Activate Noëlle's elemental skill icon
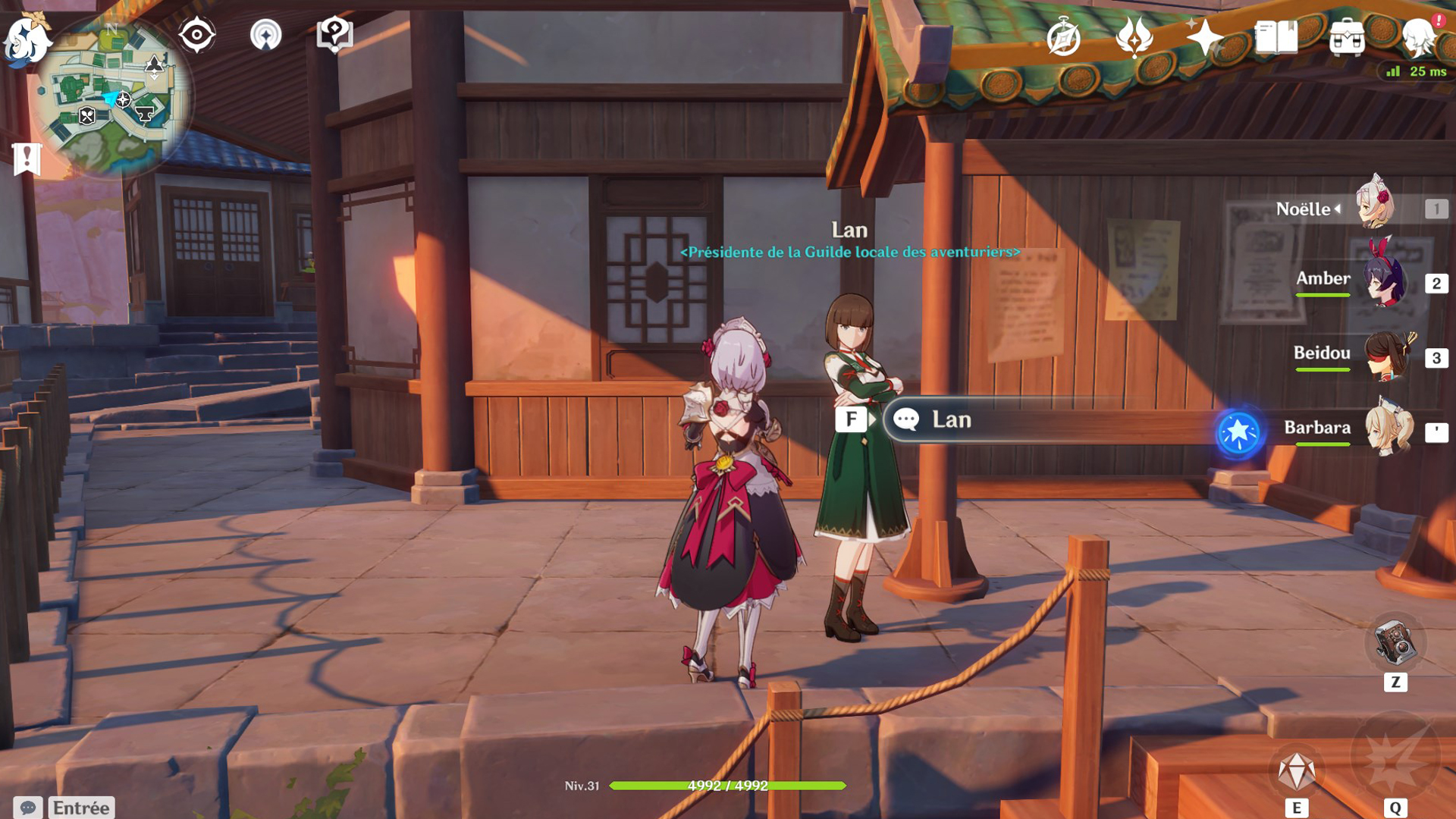This screenshot has width=1456, height=819. pyautogui.click(x=1297, y=772)
